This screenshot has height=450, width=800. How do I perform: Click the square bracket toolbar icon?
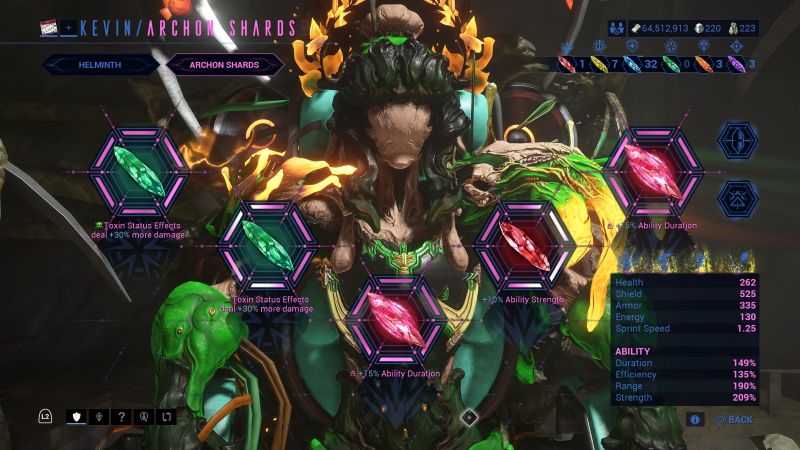(x=166, y=416)
